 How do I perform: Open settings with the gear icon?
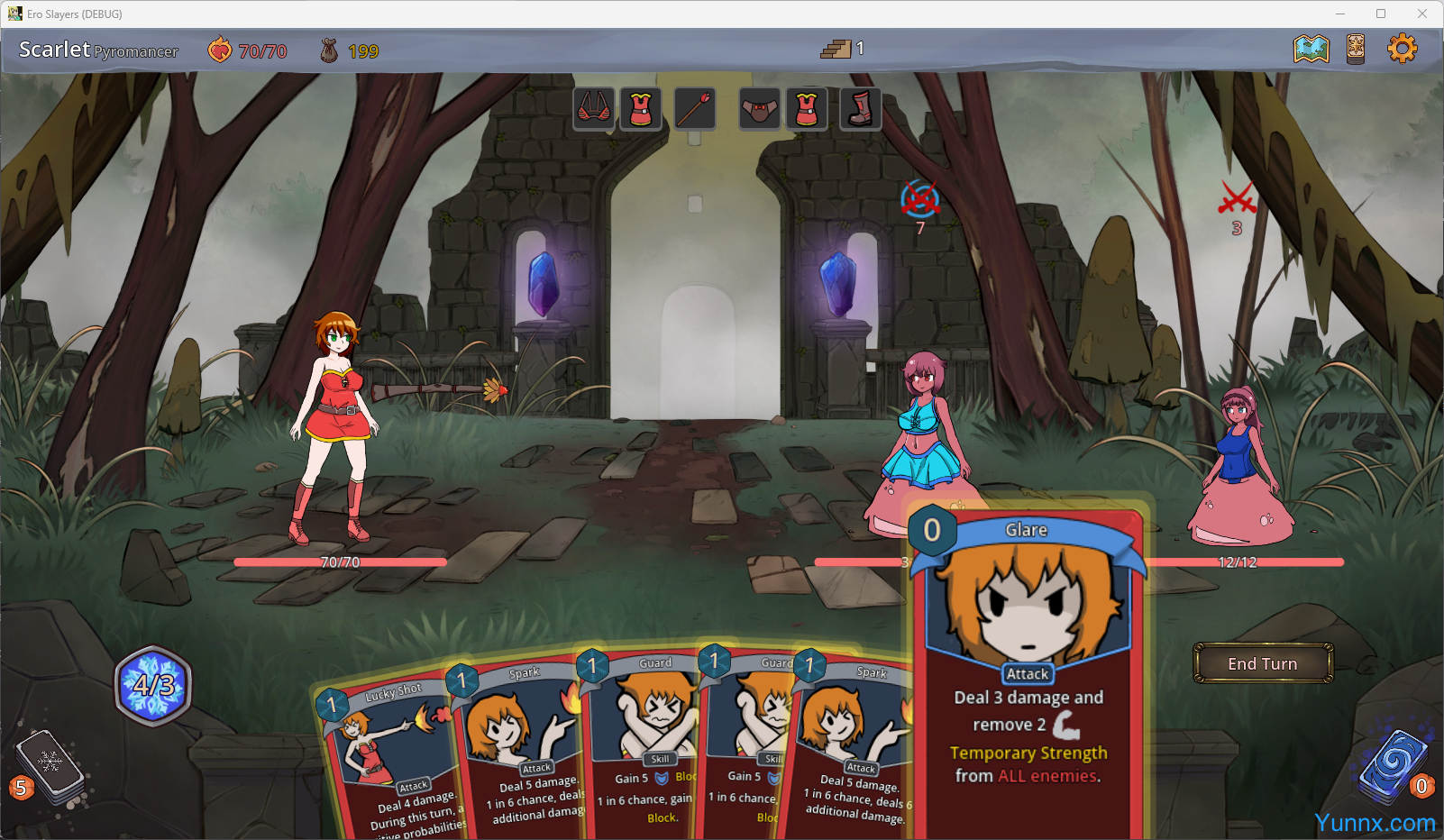coord(1402,49)
